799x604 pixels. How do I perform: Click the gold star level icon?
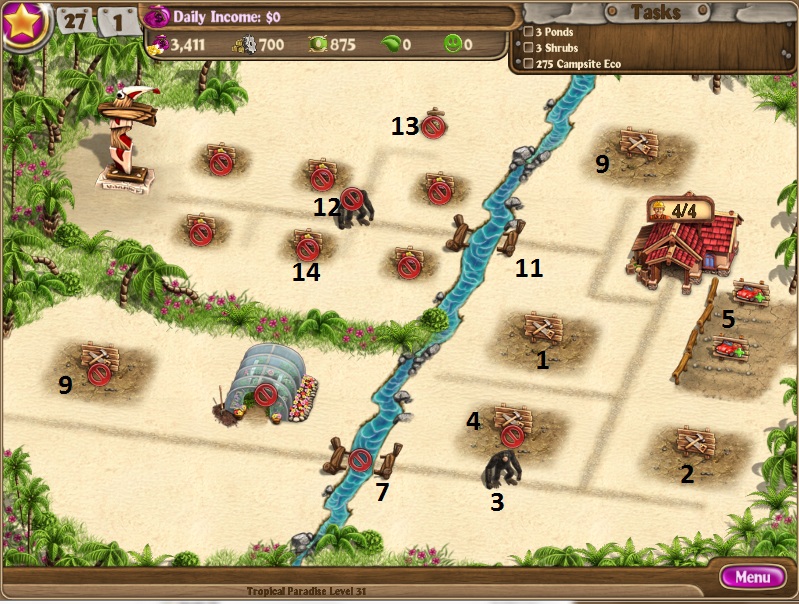pos(24,23)
